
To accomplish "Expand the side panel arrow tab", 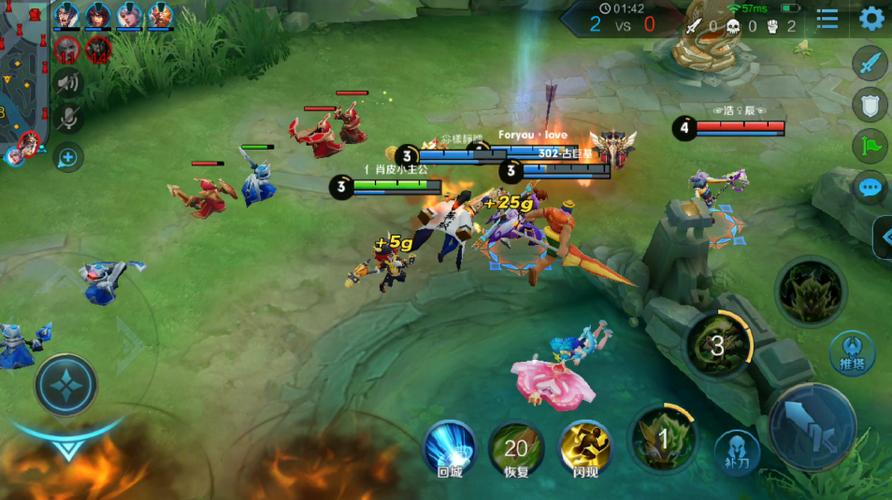I will pos(884,238).
